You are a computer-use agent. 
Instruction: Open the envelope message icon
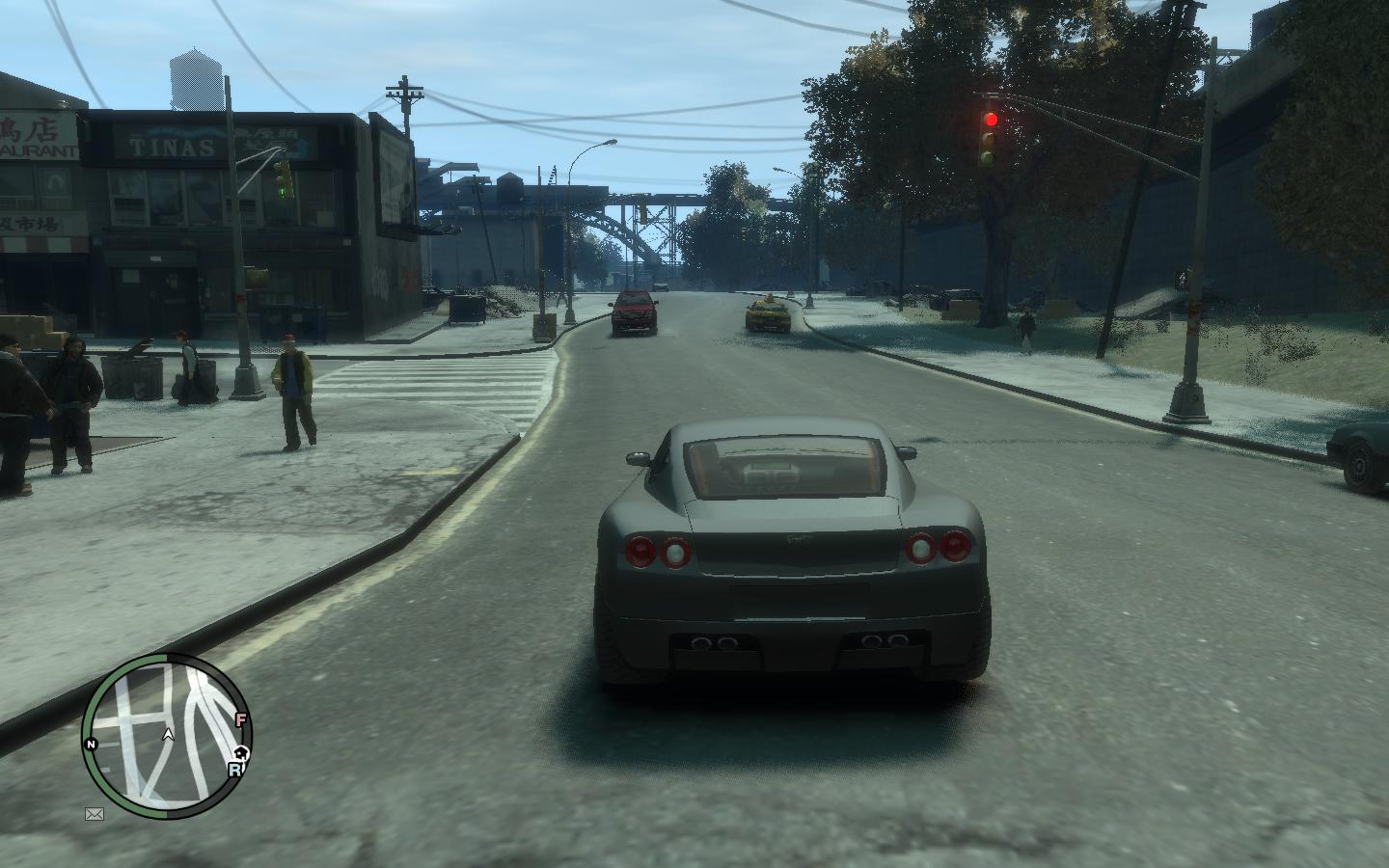coord(95,814)
